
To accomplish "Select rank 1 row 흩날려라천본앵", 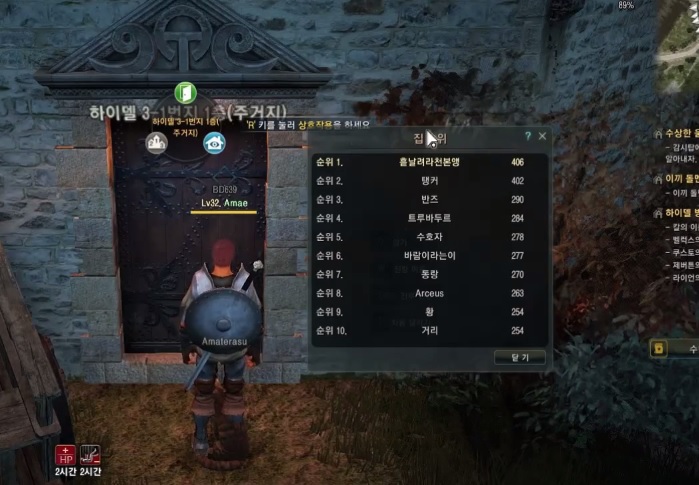I will pyautogui.click(x=429, y=162).
